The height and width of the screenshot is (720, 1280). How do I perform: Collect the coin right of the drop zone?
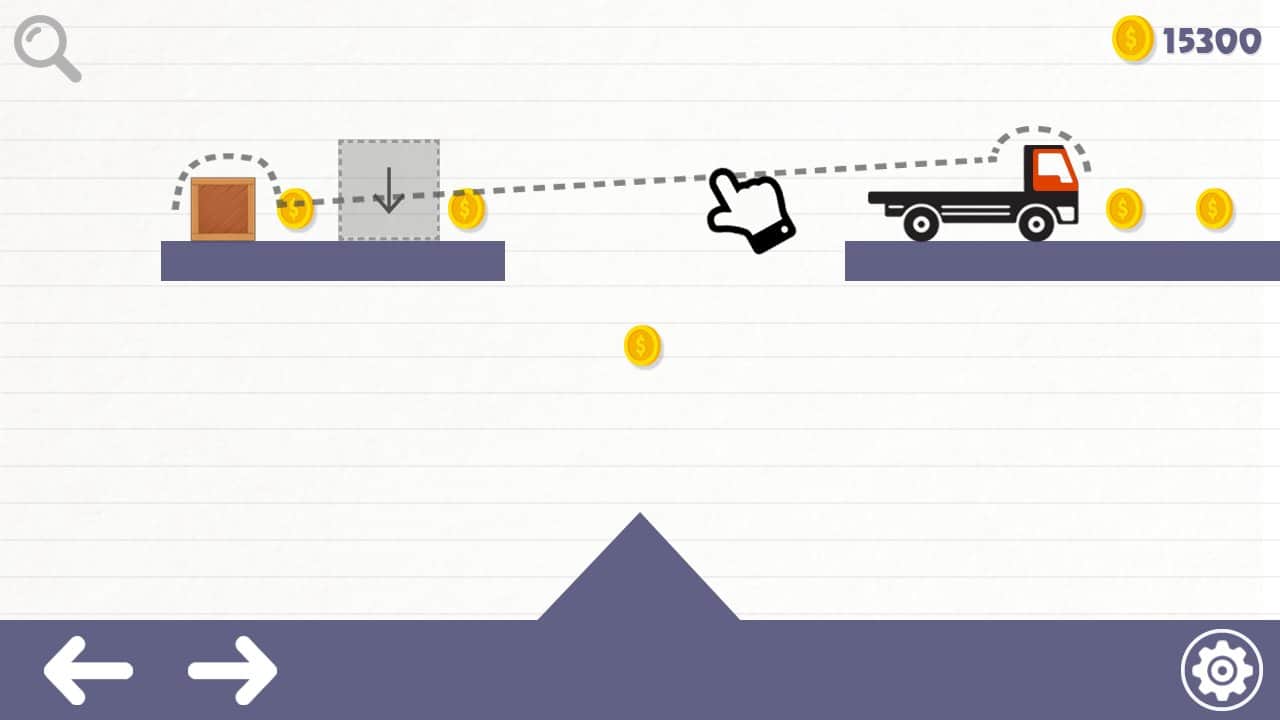tap(466, 209)
